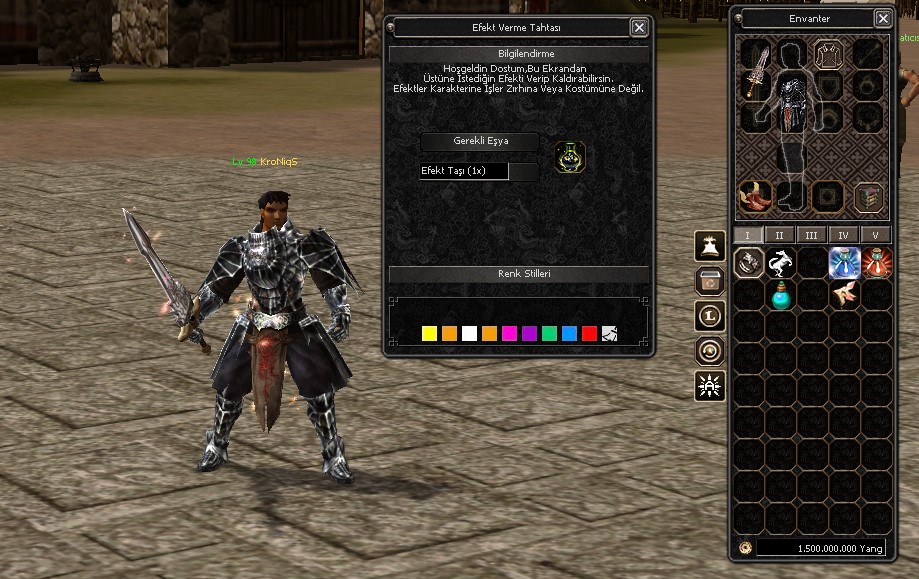Switch to inventory page II

779,235
